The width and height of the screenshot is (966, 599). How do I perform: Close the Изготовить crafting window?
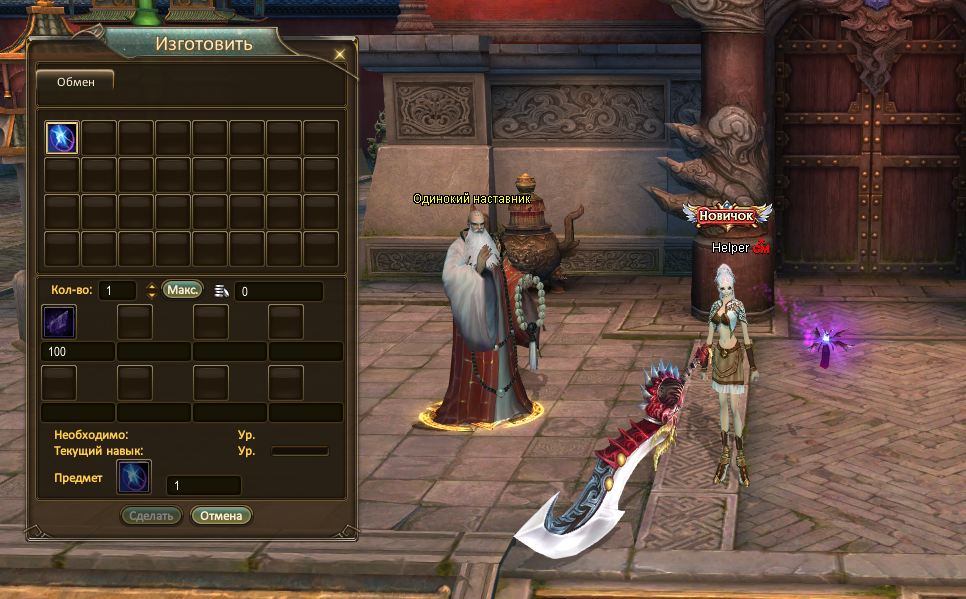pos(340,53)
